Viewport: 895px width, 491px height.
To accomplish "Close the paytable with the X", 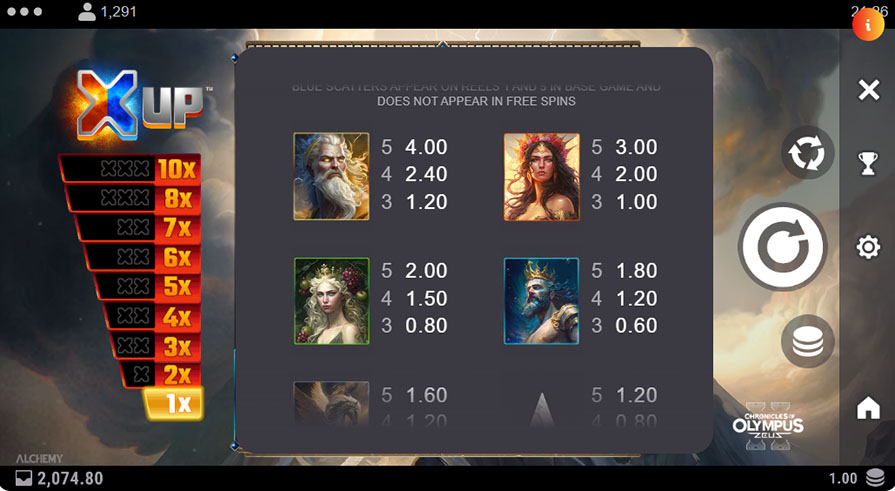I will pyautogui.click(x=868, y=90).
